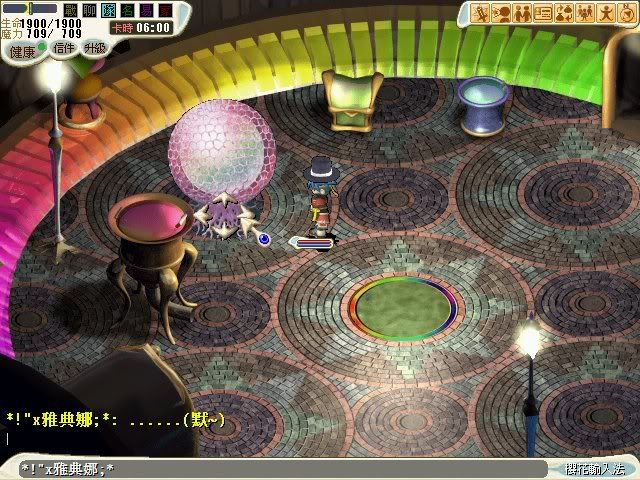Open the compass map icon
The image size is (640, 480).
click(x=628, y=13)
